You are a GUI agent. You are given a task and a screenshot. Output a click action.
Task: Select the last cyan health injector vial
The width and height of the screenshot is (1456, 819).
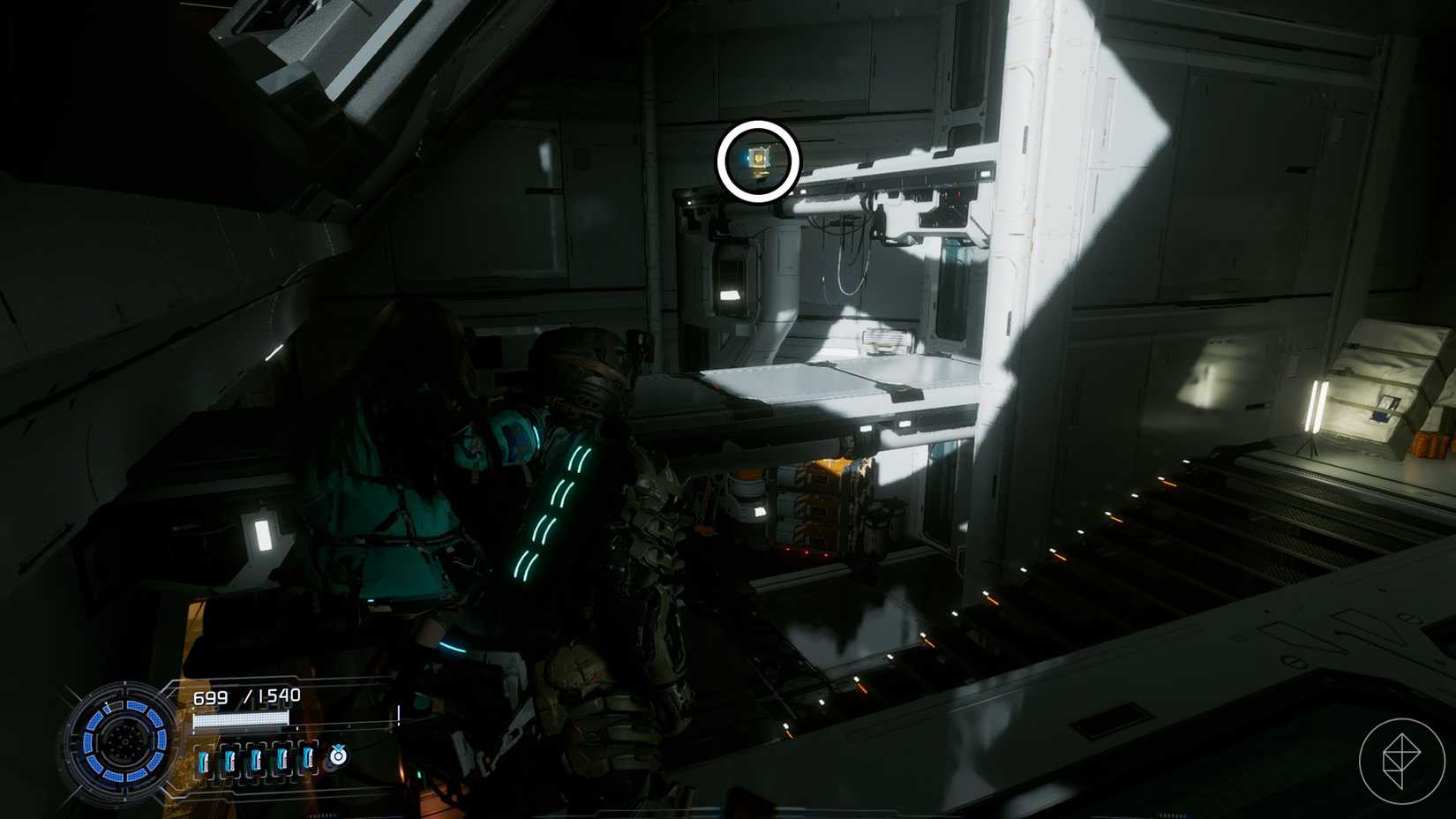[x=306, y=757]
